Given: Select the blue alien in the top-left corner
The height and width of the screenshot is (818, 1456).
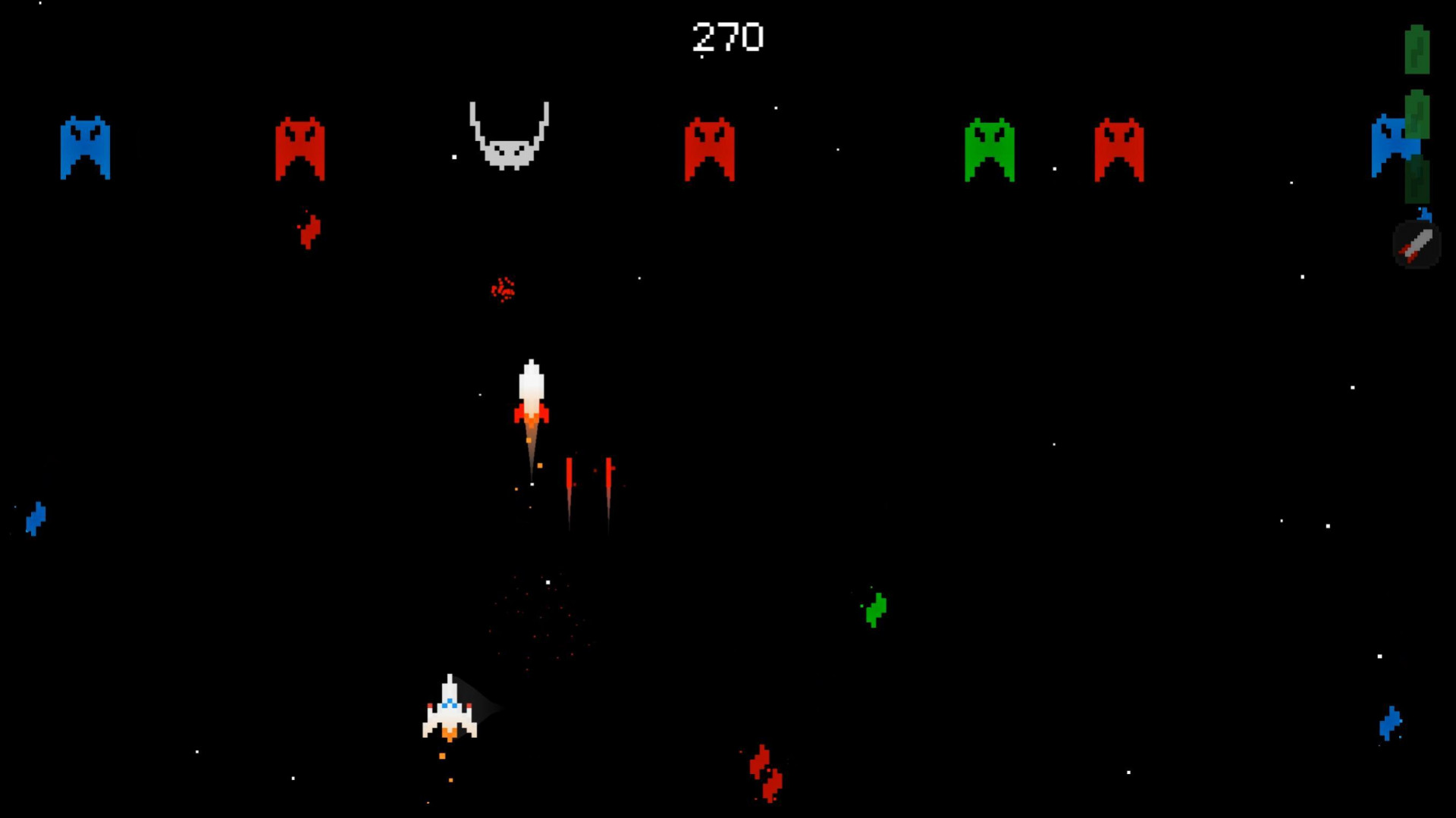Looking at the screenshot, I should pyautogui.click(x=87, y=148).
